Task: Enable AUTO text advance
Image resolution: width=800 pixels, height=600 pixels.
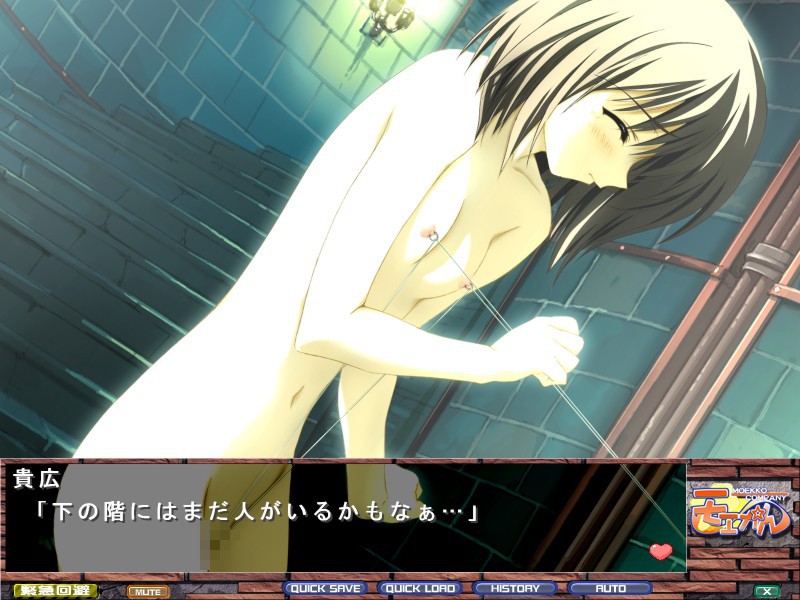Action: pos(610,589)
